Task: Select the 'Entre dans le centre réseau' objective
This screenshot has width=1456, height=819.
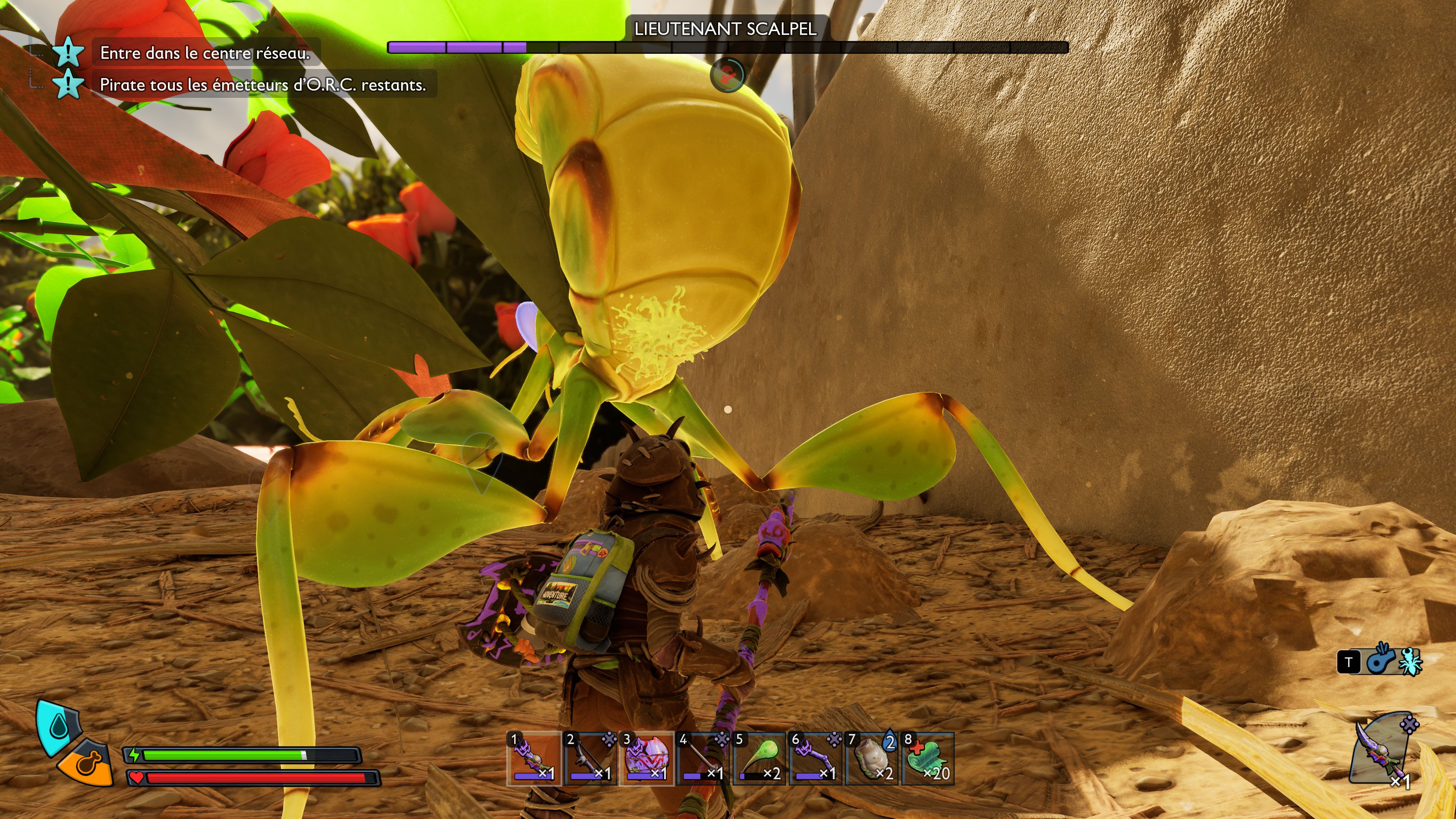Action: point(205,53)
